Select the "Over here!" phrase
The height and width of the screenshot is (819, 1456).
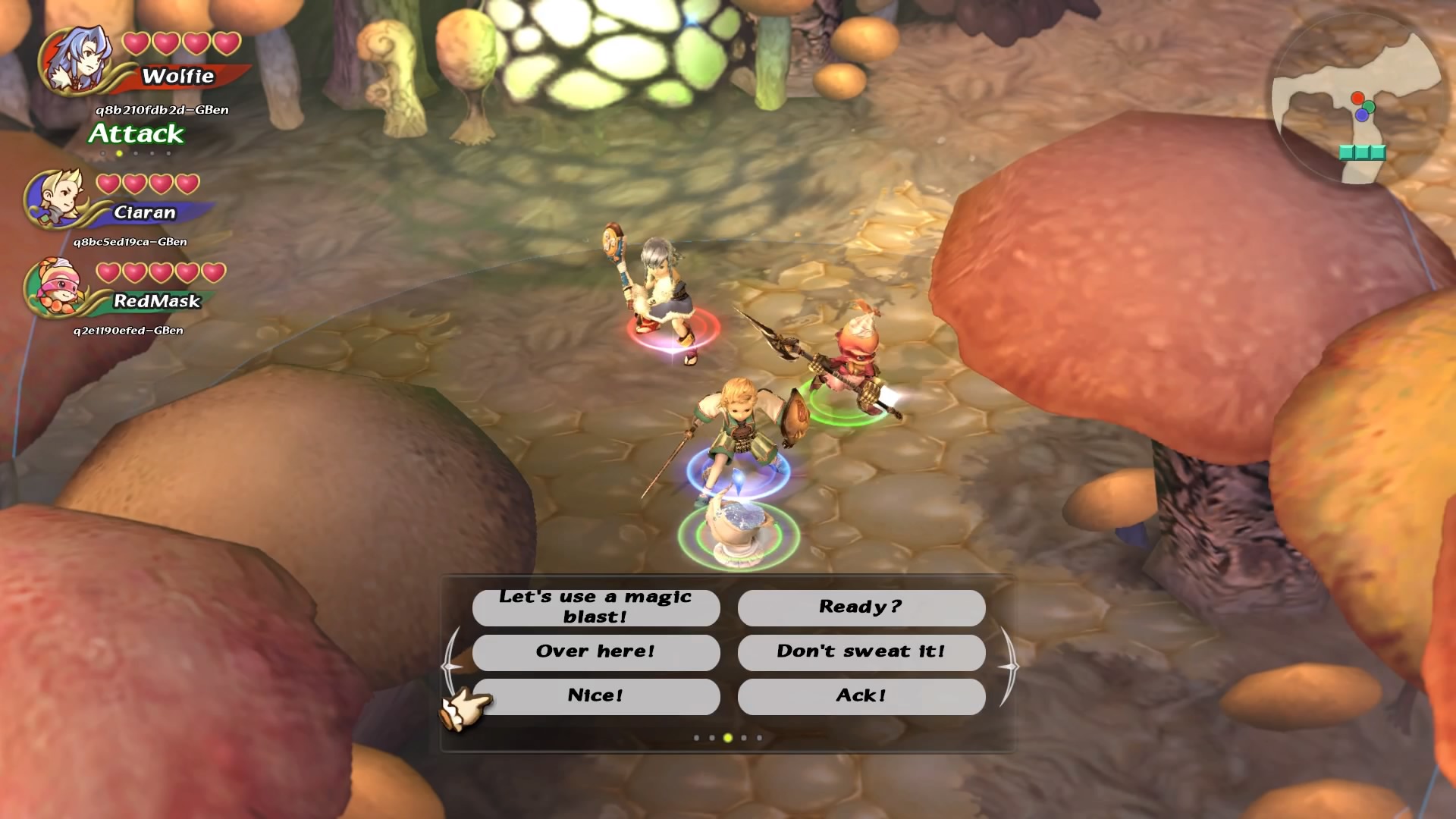pyautogui.click(x=595, y=651)
